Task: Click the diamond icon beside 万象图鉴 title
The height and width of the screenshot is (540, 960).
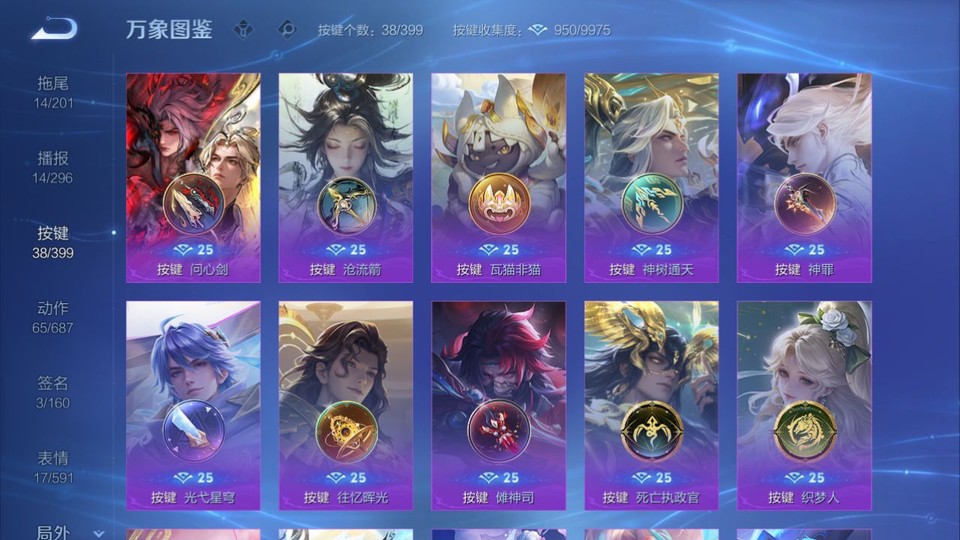Action: click(x=243, y=29)
